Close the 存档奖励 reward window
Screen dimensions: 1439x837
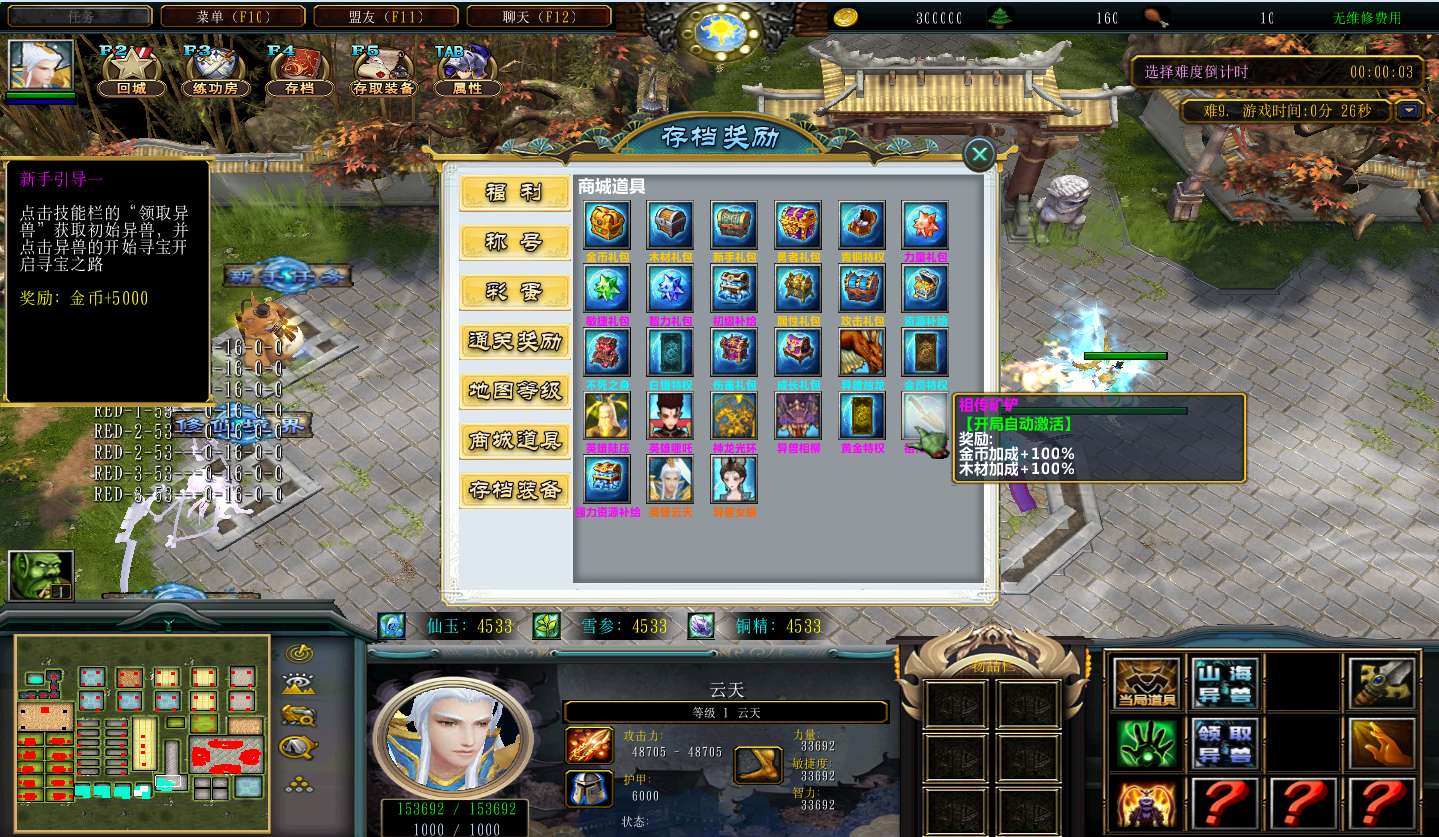(979, 154)
